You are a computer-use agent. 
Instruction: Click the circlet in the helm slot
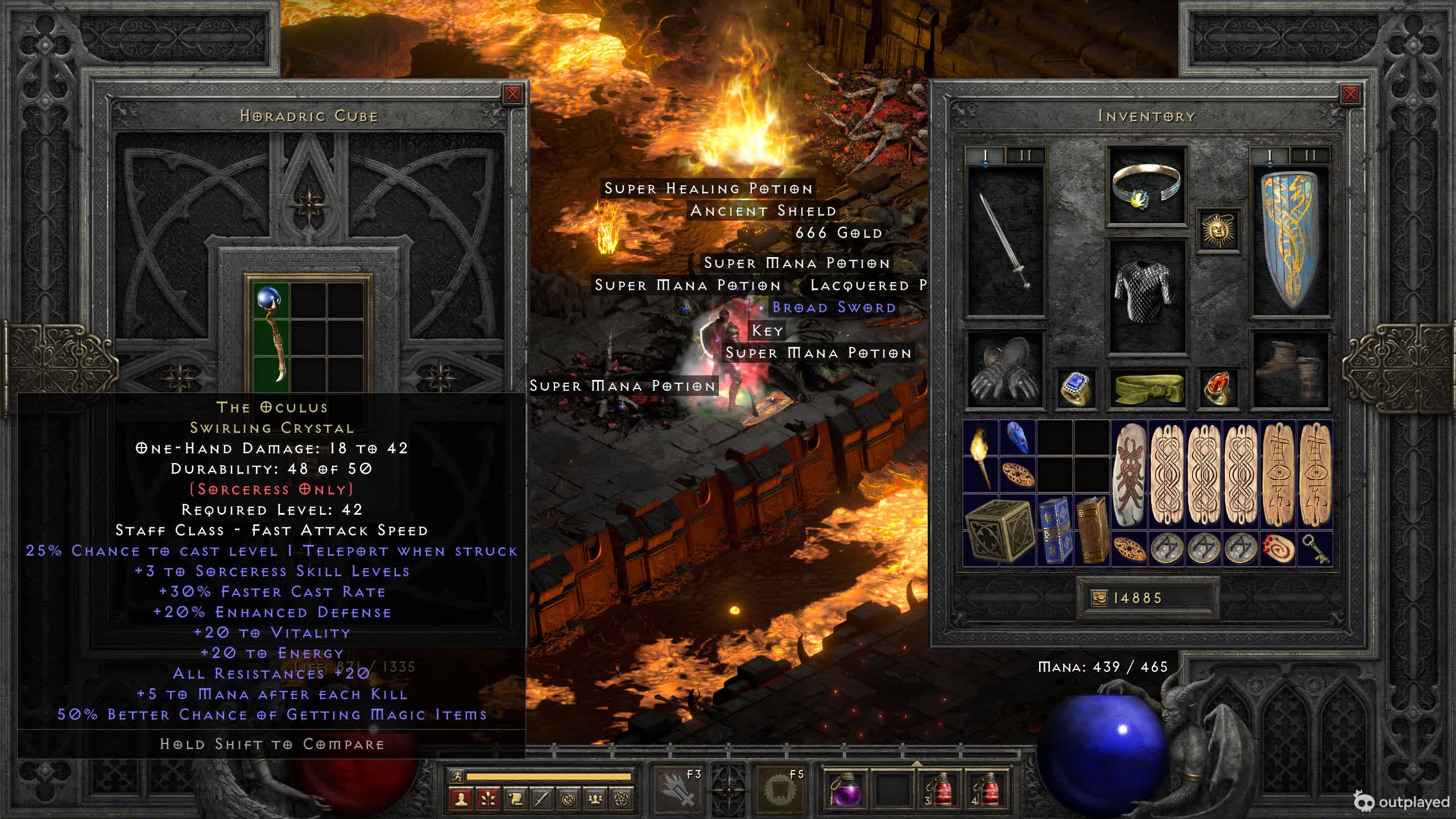point(1146,185)
